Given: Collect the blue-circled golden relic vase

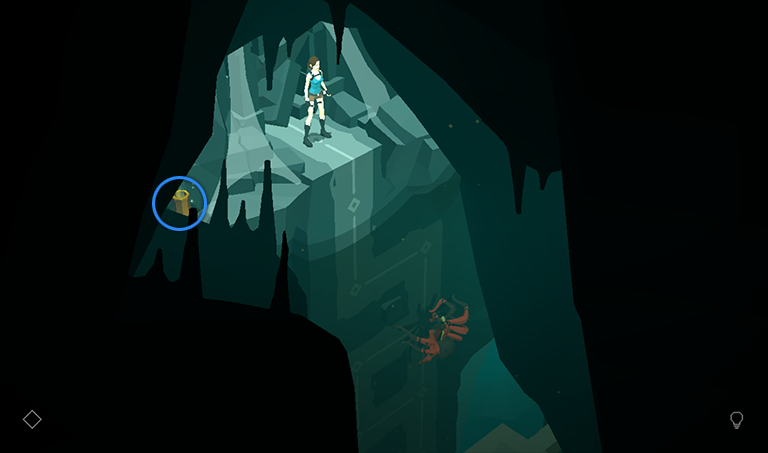Looking at the screenshot, I should point(180,203).
